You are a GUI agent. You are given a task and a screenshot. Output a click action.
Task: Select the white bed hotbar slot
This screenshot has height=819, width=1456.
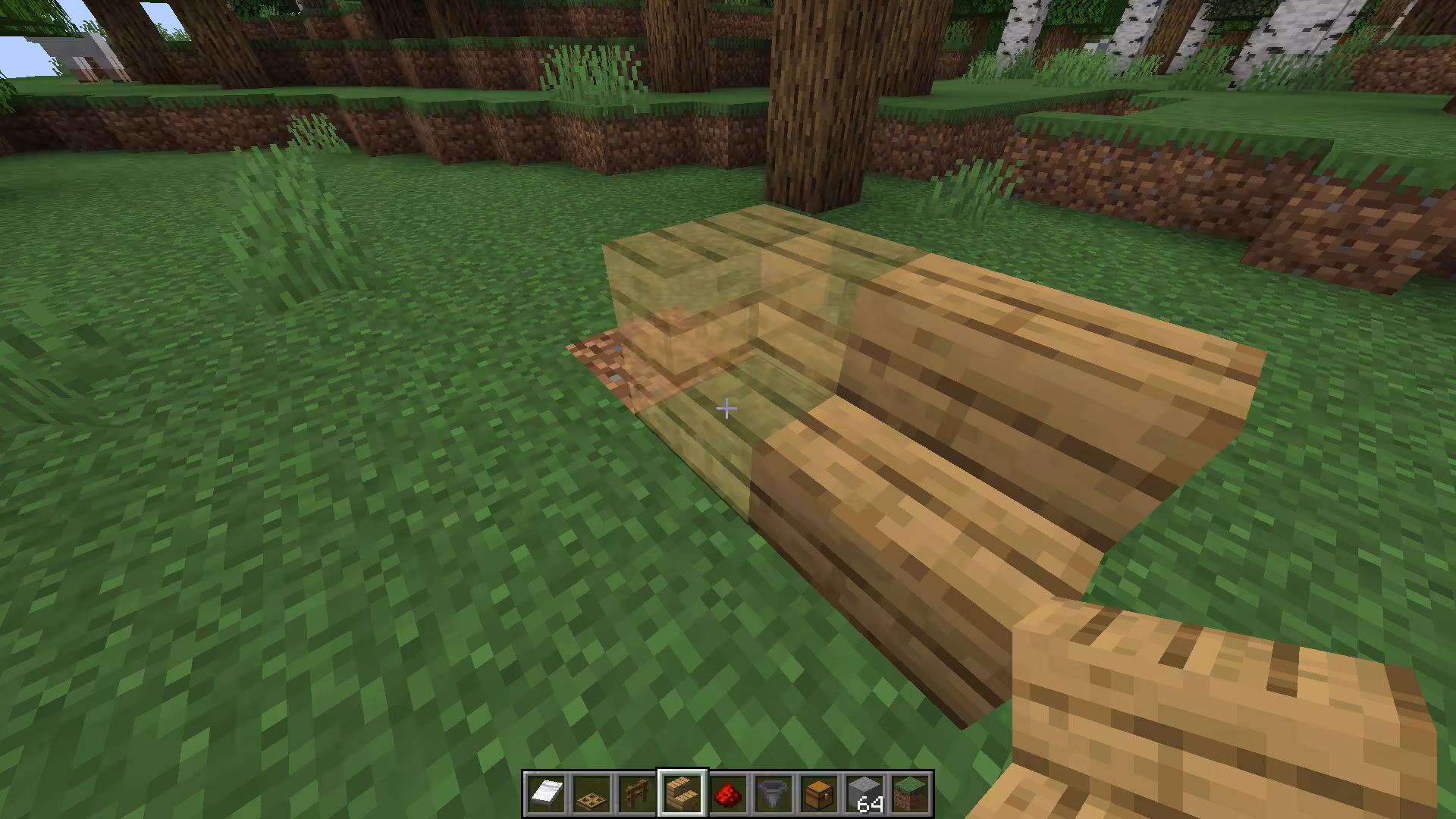tap(546, 794)
